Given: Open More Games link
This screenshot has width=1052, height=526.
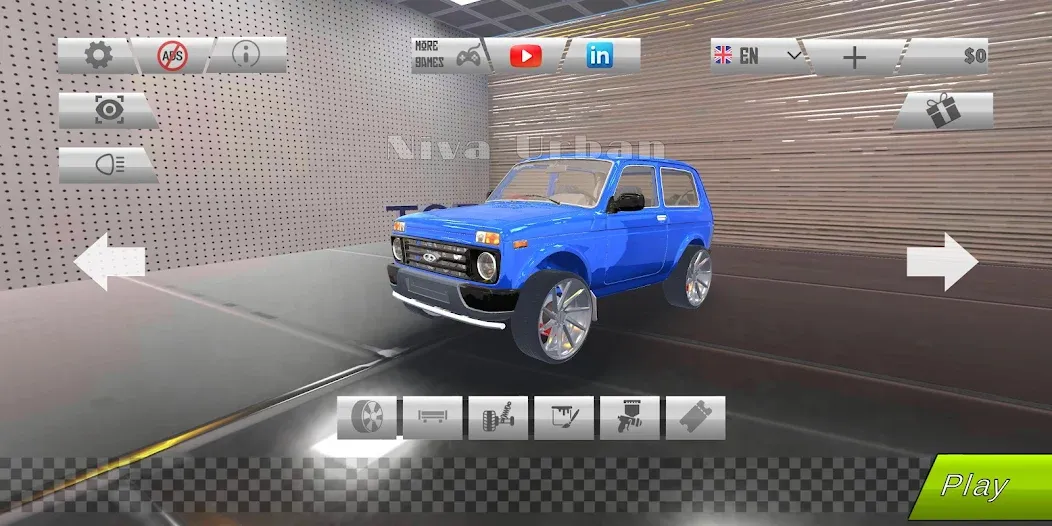Looking at the screenshot, I should click(x=447, y=56).
